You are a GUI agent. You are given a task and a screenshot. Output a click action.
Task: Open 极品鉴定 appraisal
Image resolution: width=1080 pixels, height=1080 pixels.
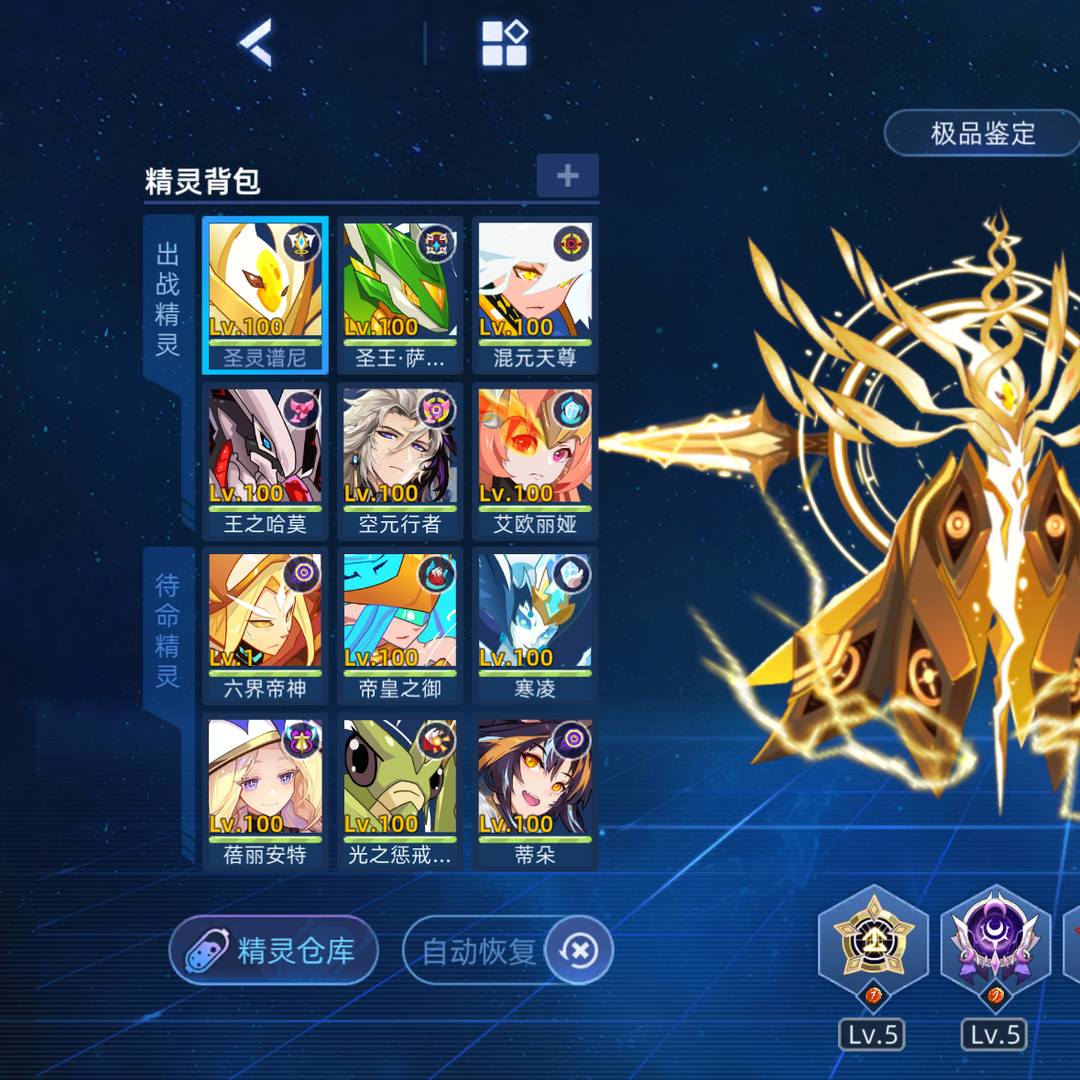point(982,133)
